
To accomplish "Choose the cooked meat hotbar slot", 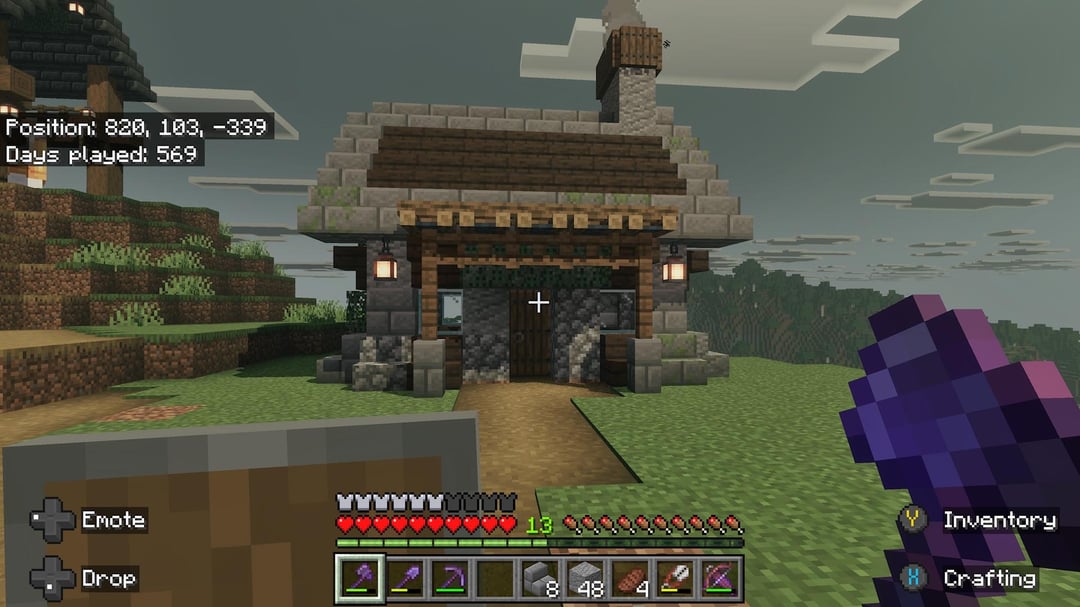I will (629, 579).
